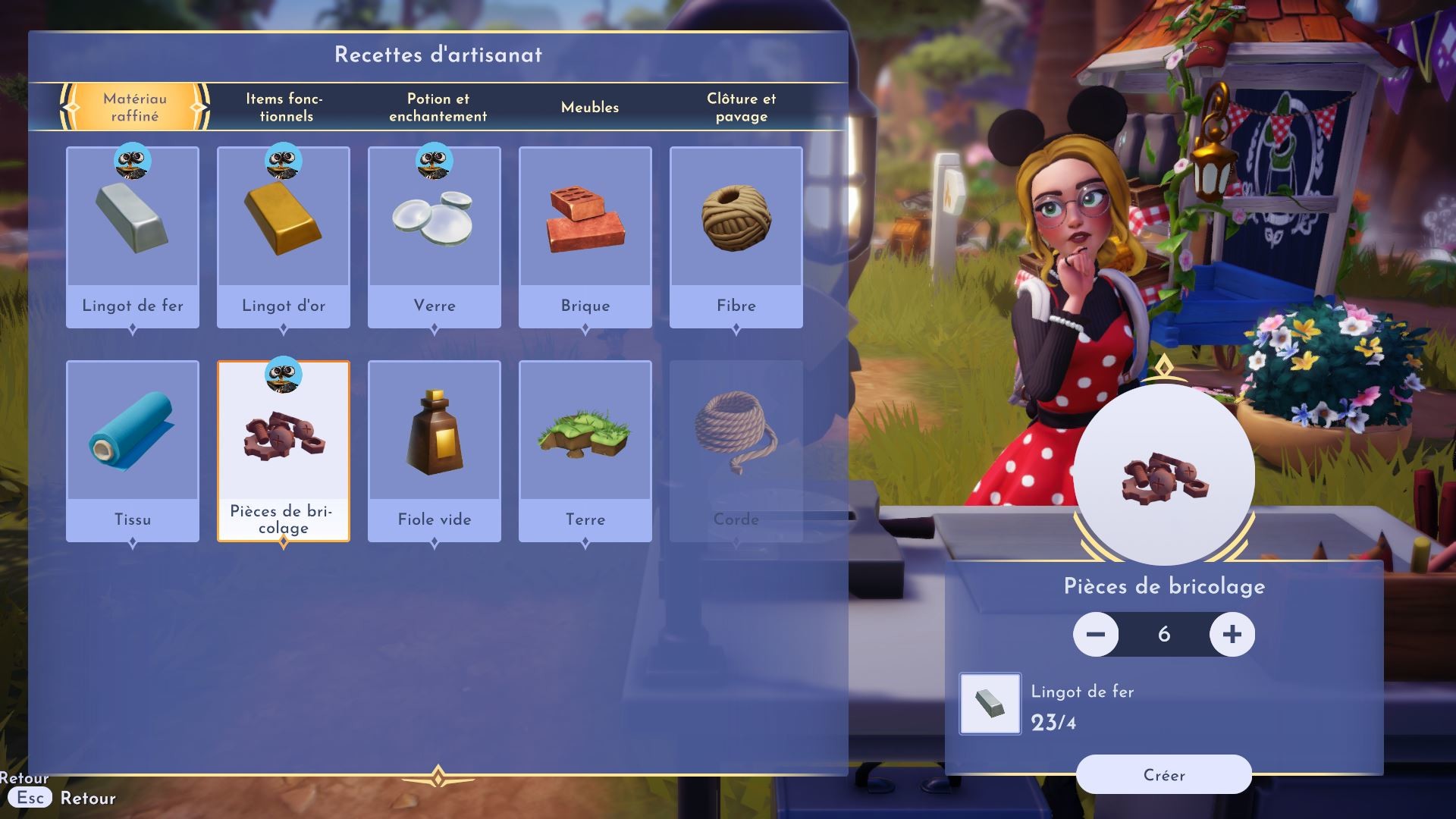Select the Terre recipe tile

[x=585, y=450]
